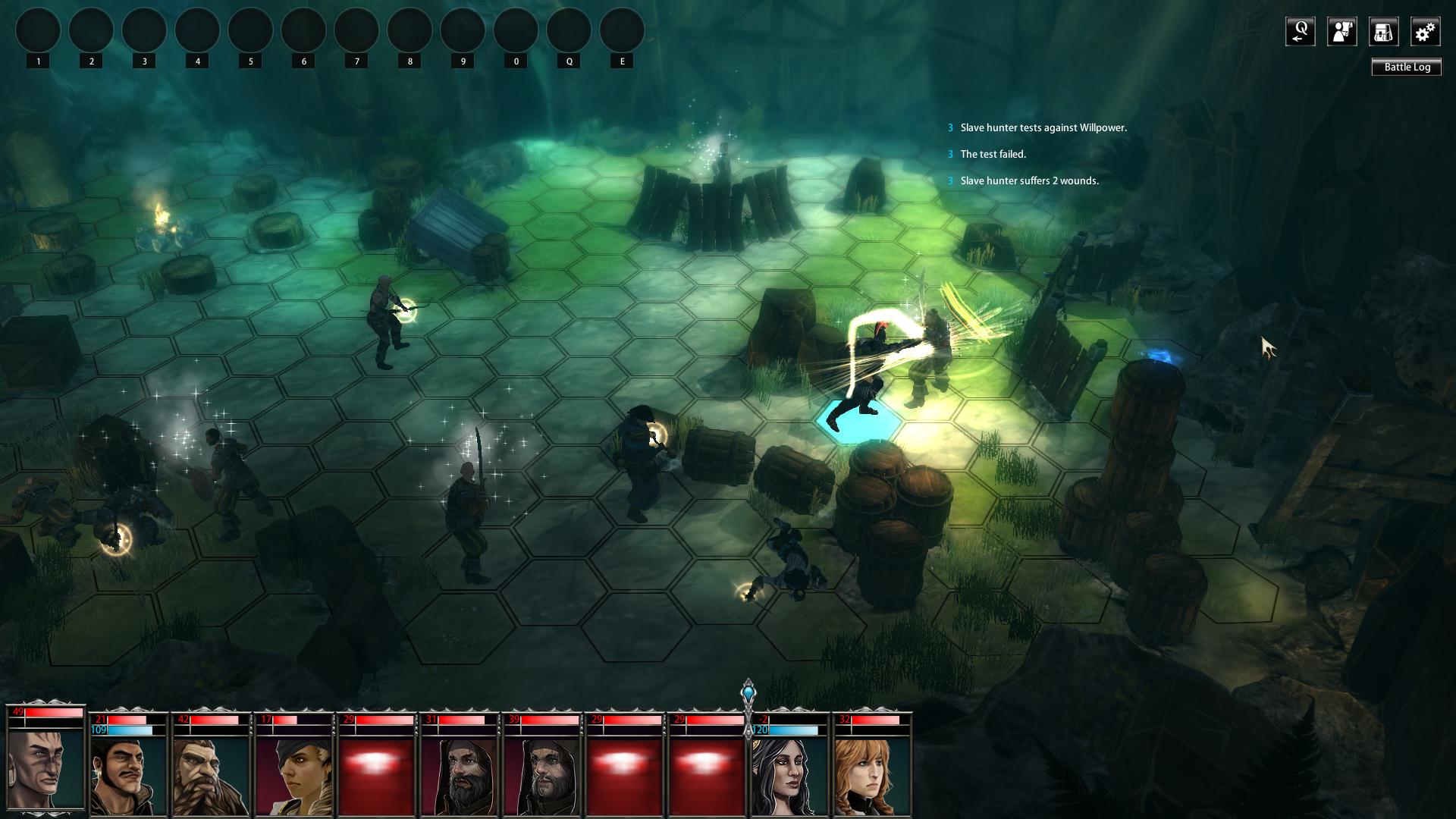This screenshot has width=1456, height=819.
Task: Select the bandana-wearing woman portrait
Action: click(x=293, y=775)
